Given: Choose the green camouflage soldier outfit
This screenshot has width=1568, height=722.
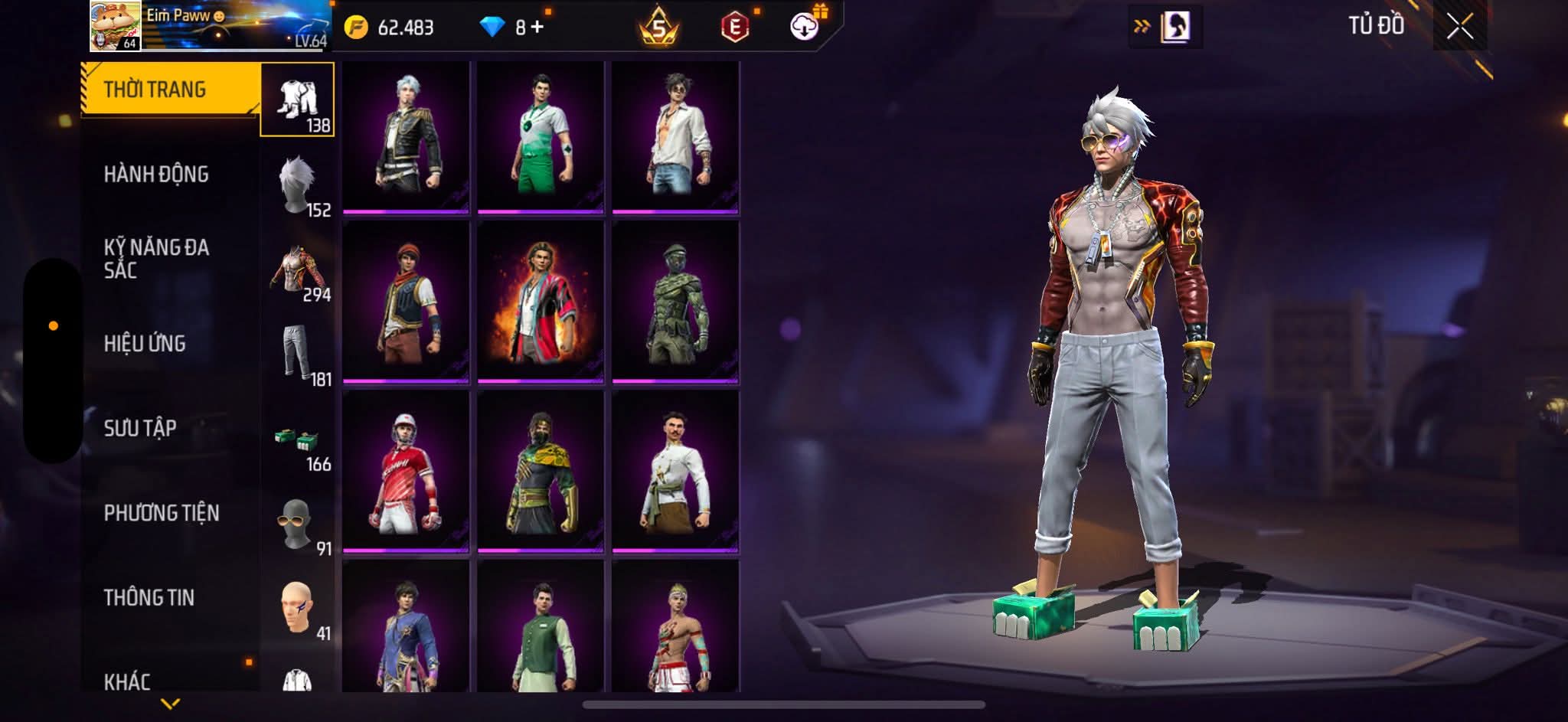Looking at the screenshot, I should 675,302.
